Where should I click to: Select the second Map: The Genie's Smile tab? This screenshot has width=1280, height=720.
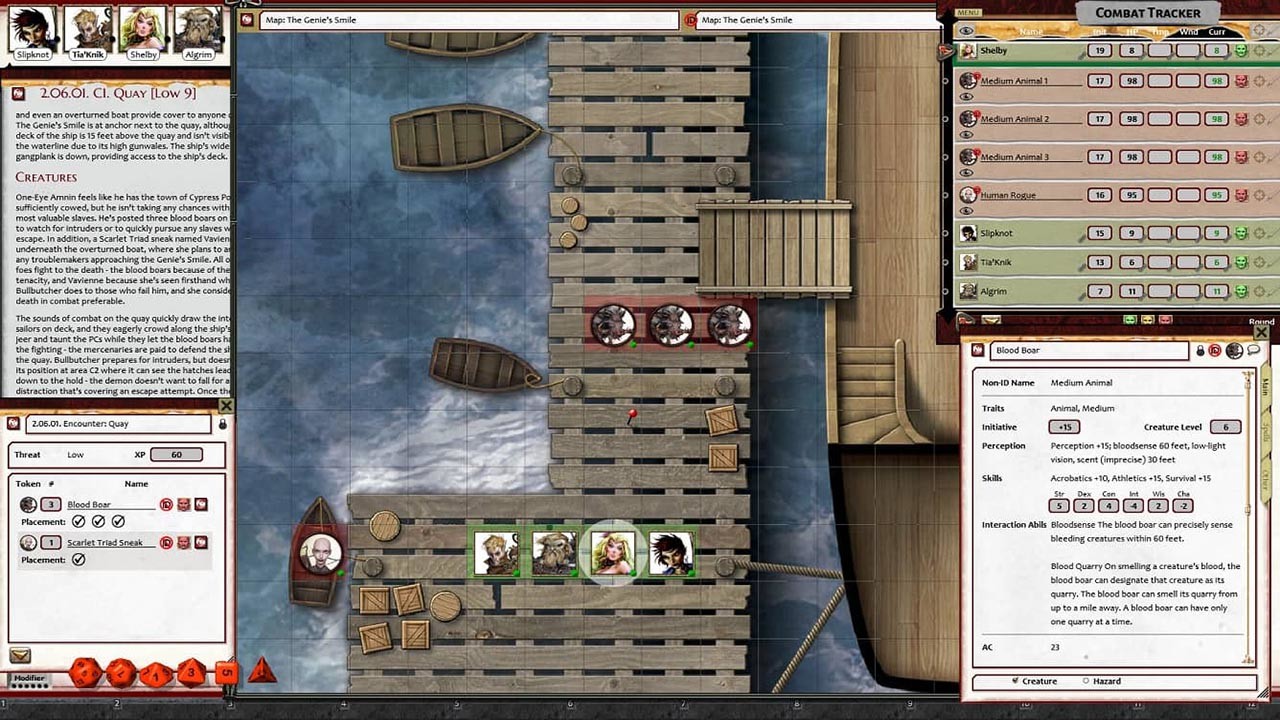pyautogui.click(x=745, y=19)
